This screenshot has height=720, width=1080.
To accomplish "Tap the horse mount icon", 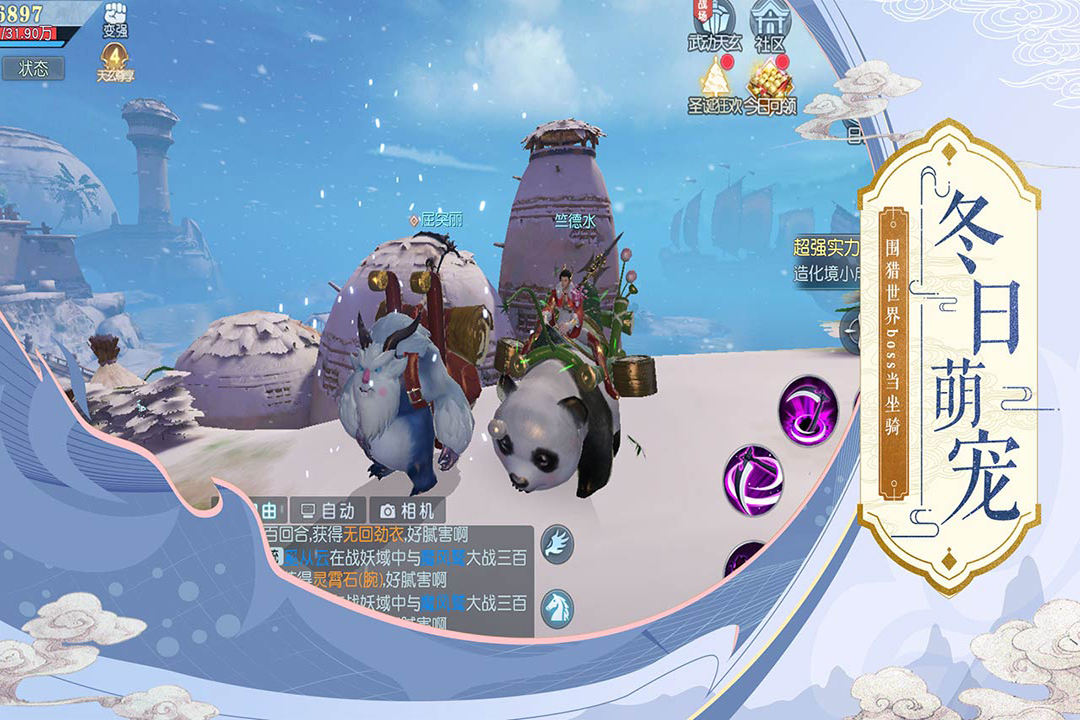I will pyautogui.click(x=557, y=606).
